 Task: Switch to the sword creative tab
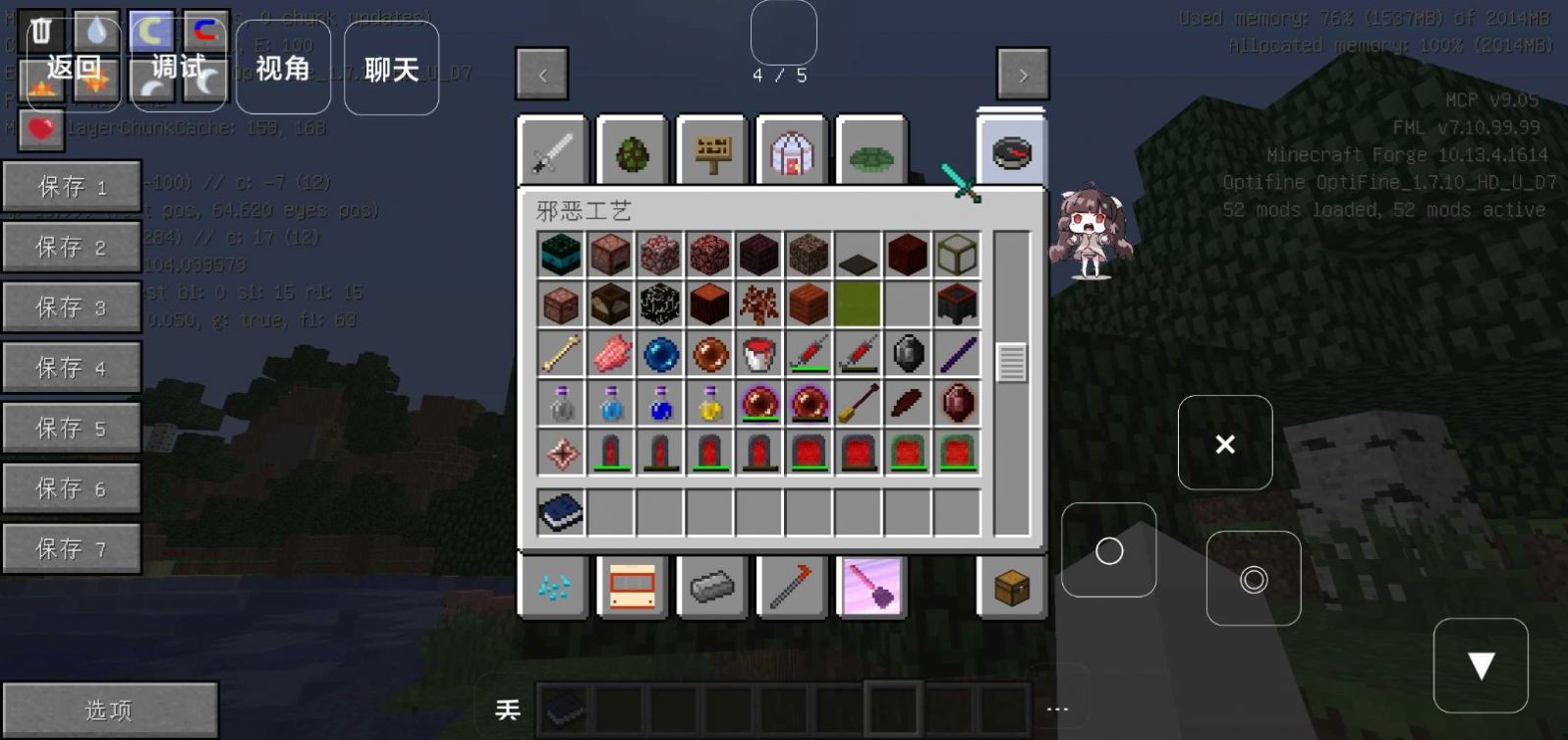tap(552, 153)
